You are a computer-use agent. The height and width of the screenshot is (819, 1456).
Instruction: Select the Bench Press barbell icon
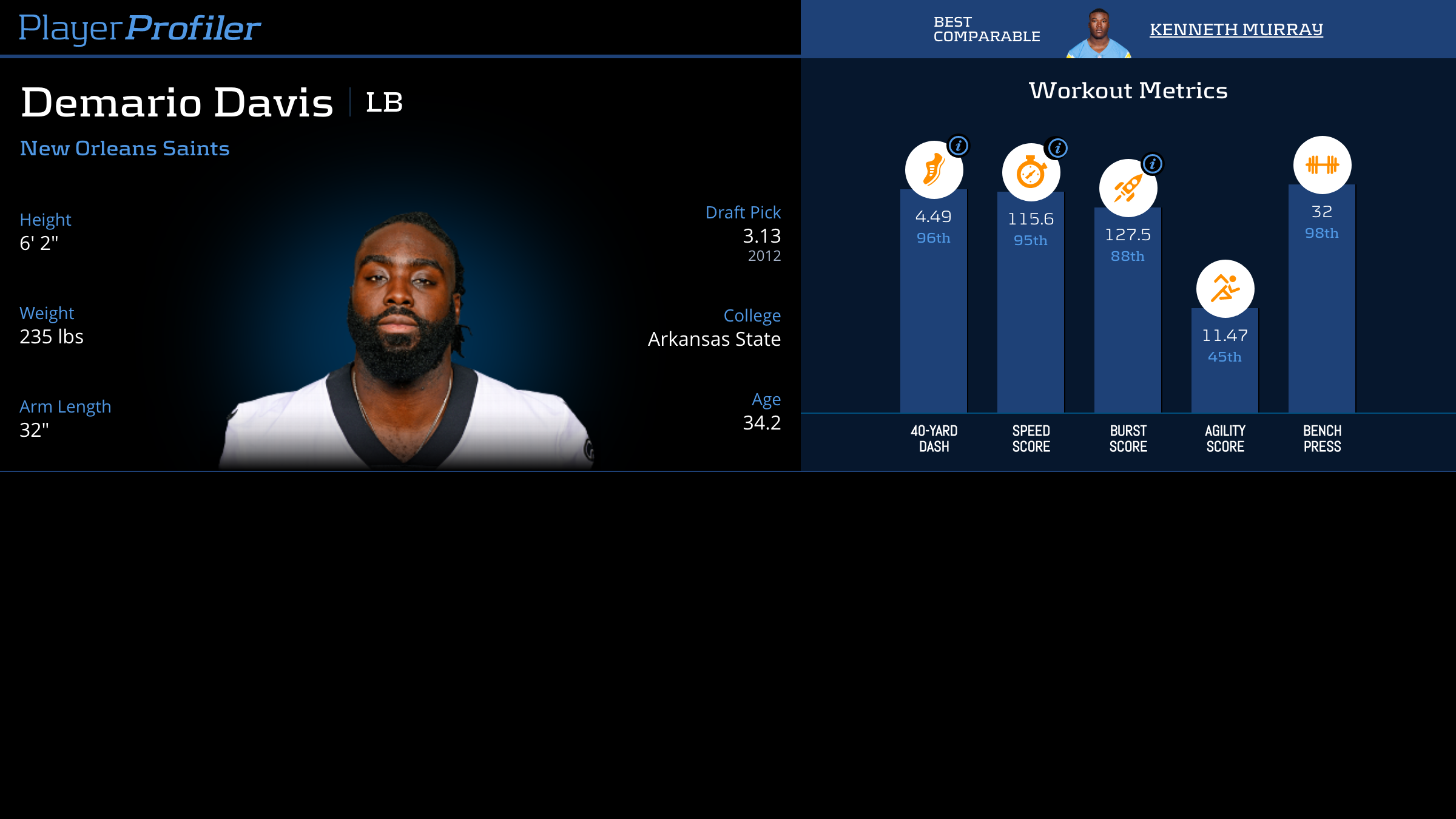1322,165
